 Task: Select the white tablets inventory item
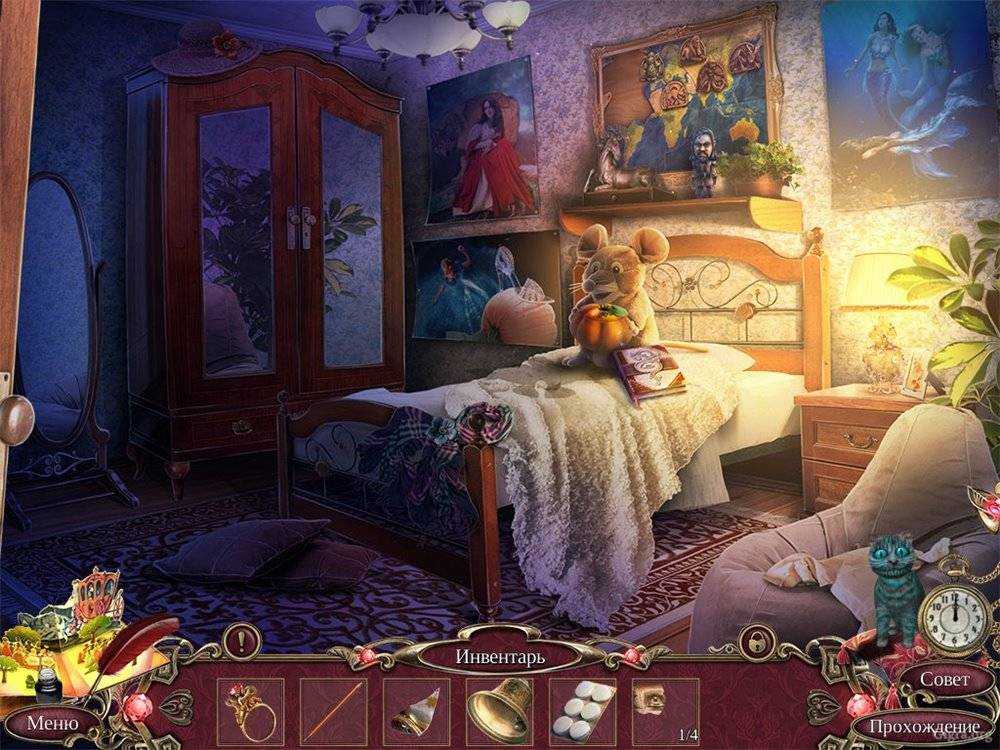point(582,711)
